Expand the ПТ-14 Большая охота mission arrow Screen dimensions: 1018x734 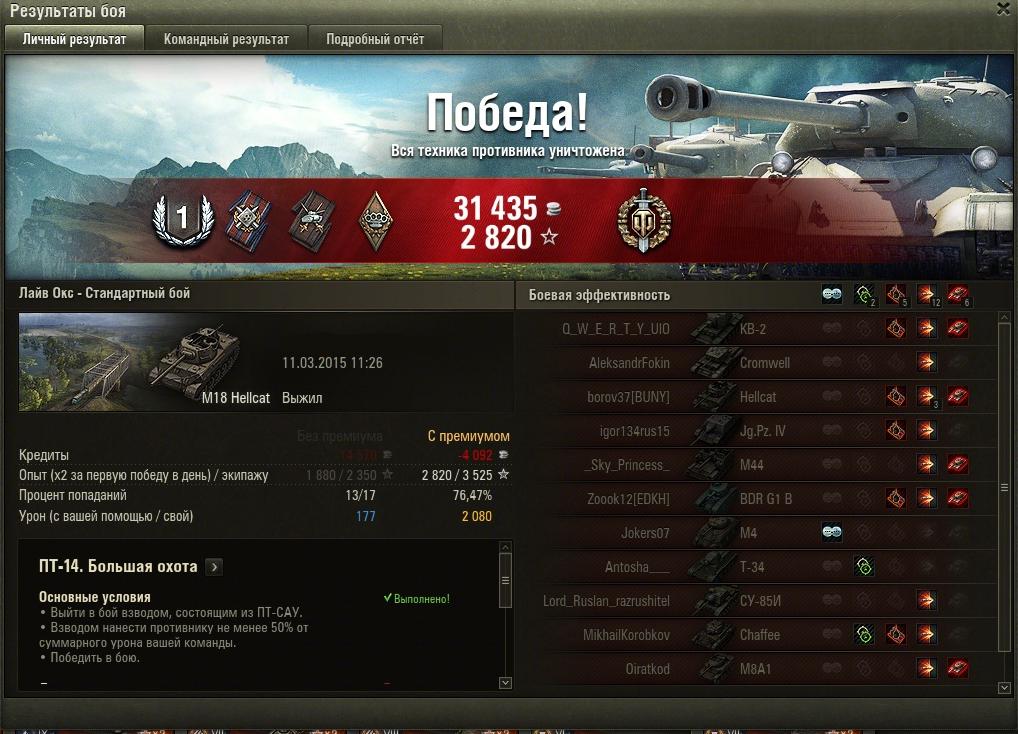(x=214, y=567)
